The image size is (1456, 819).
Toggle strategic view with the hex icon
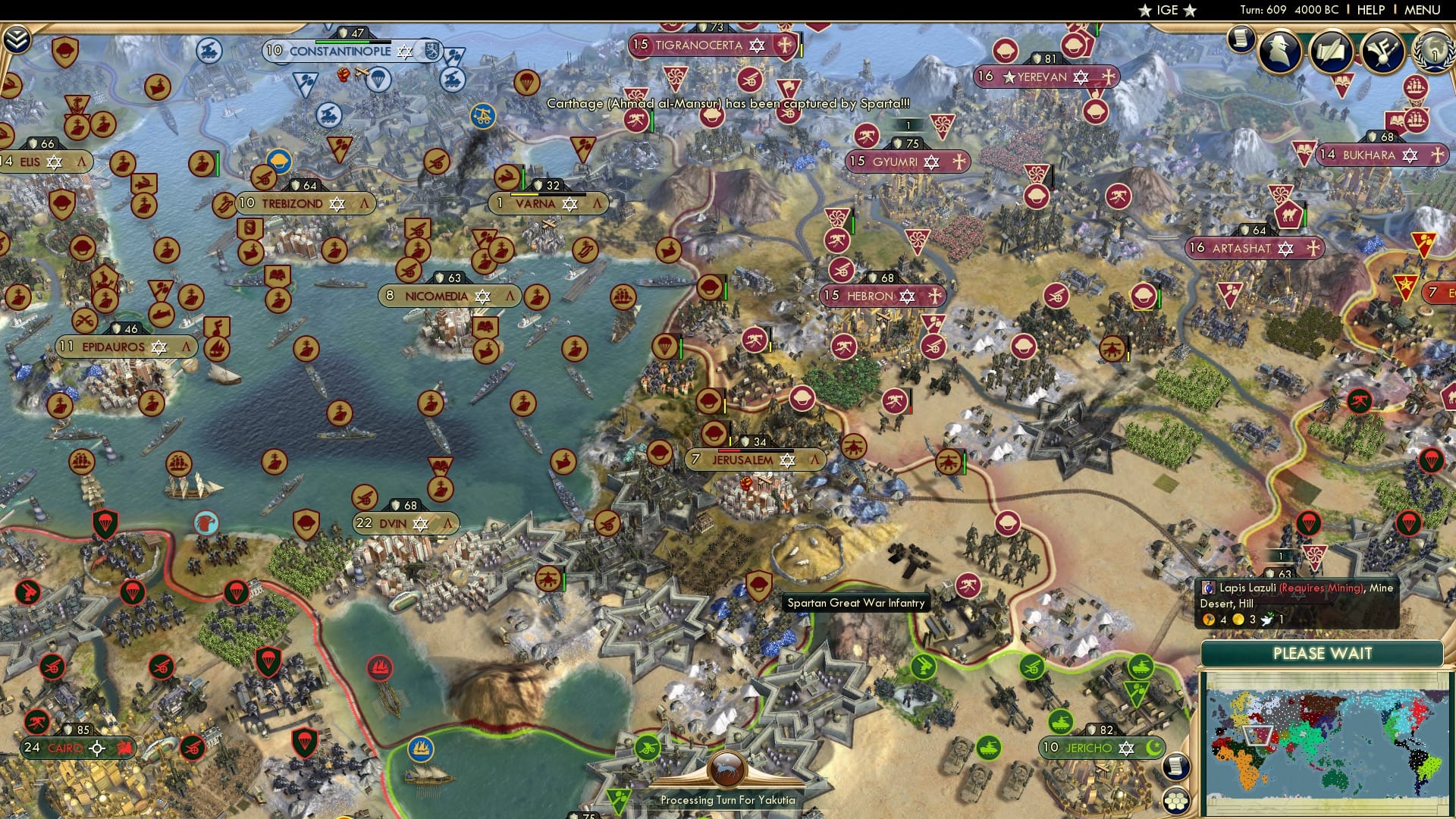(x=1176, y=803)
